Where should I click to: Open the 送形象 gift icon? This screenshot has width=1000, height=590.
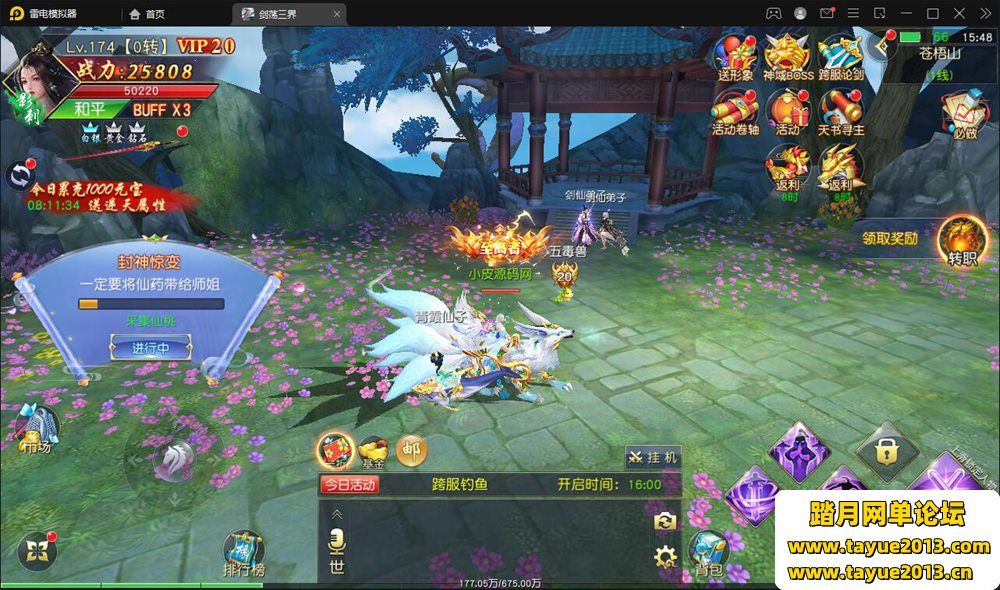coord(737,55)
